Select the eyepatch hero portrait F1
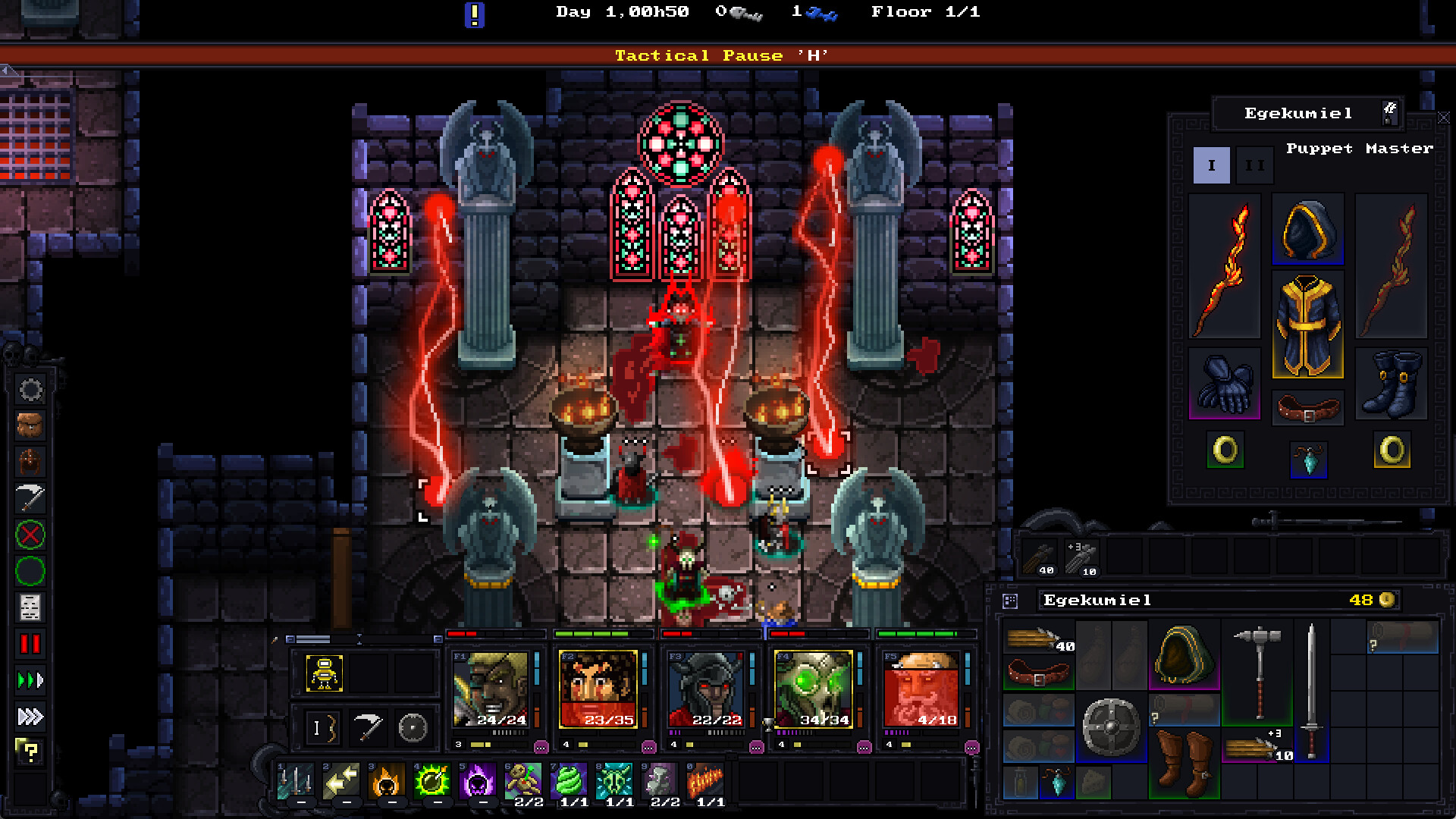Viewport: 1456px width, 819px height. [491, 689]
